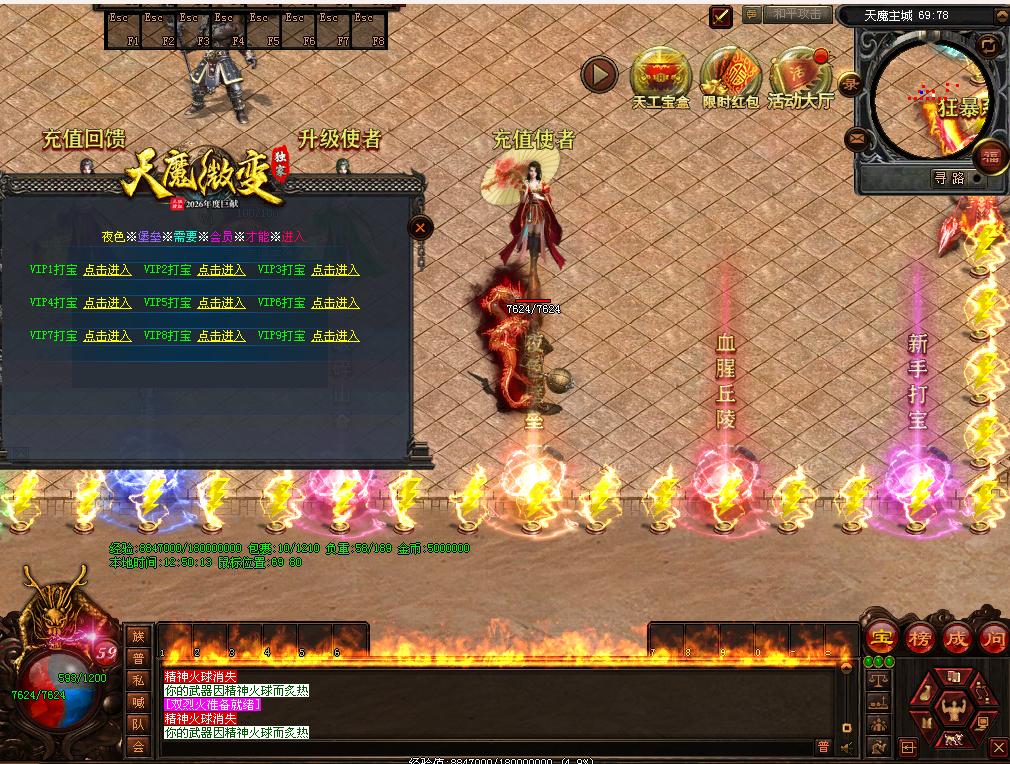
Task: Click the 福 welfare button on minimap
Action: [x=991, y=155]
